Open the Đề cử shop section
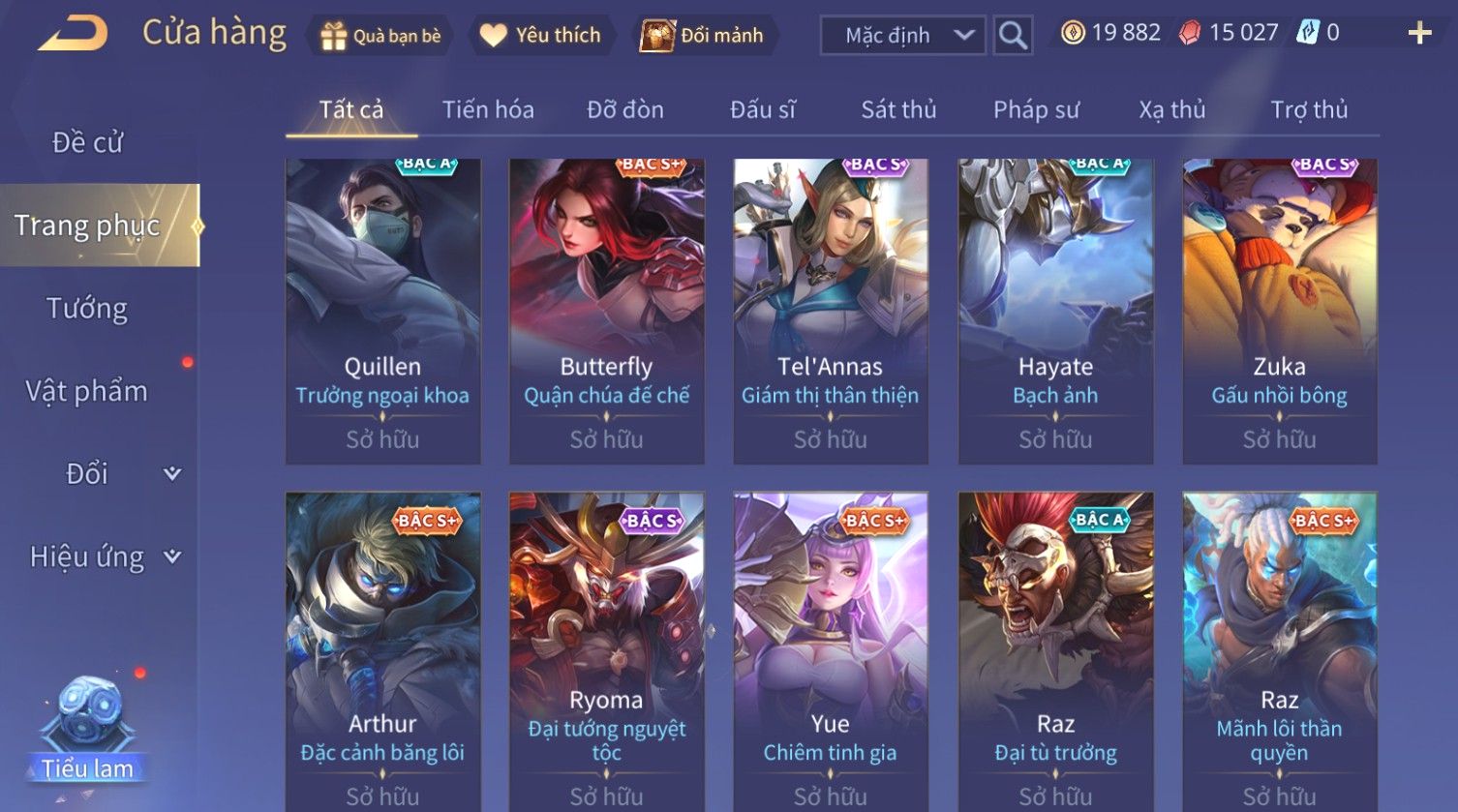Screen dimensions: 1458x812 [x=87, y=142]
